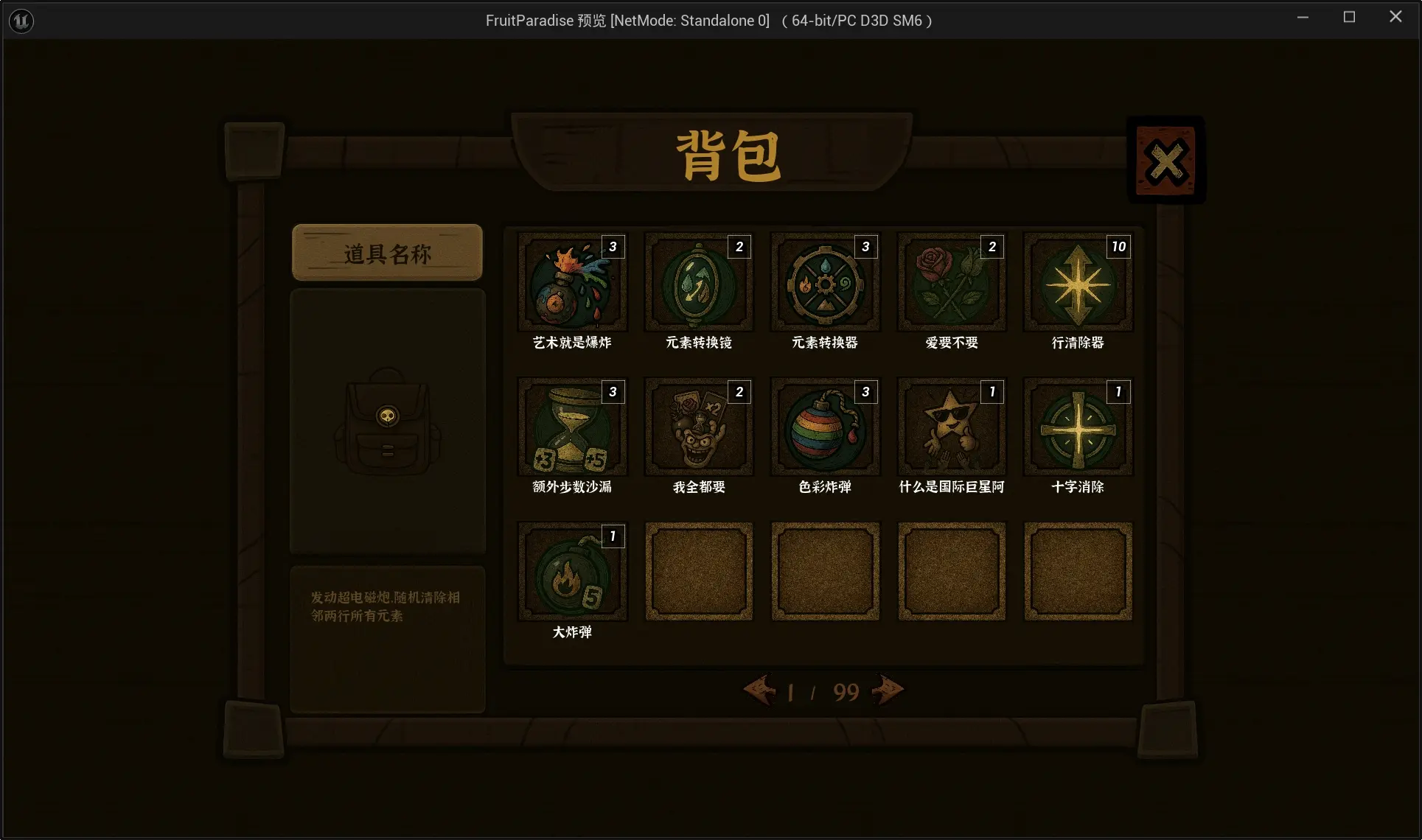The width and height of the screenshot is (1422, 840).
Task: Go to the next inventory page
Action: pyautogui.click(x=886, y=690)
